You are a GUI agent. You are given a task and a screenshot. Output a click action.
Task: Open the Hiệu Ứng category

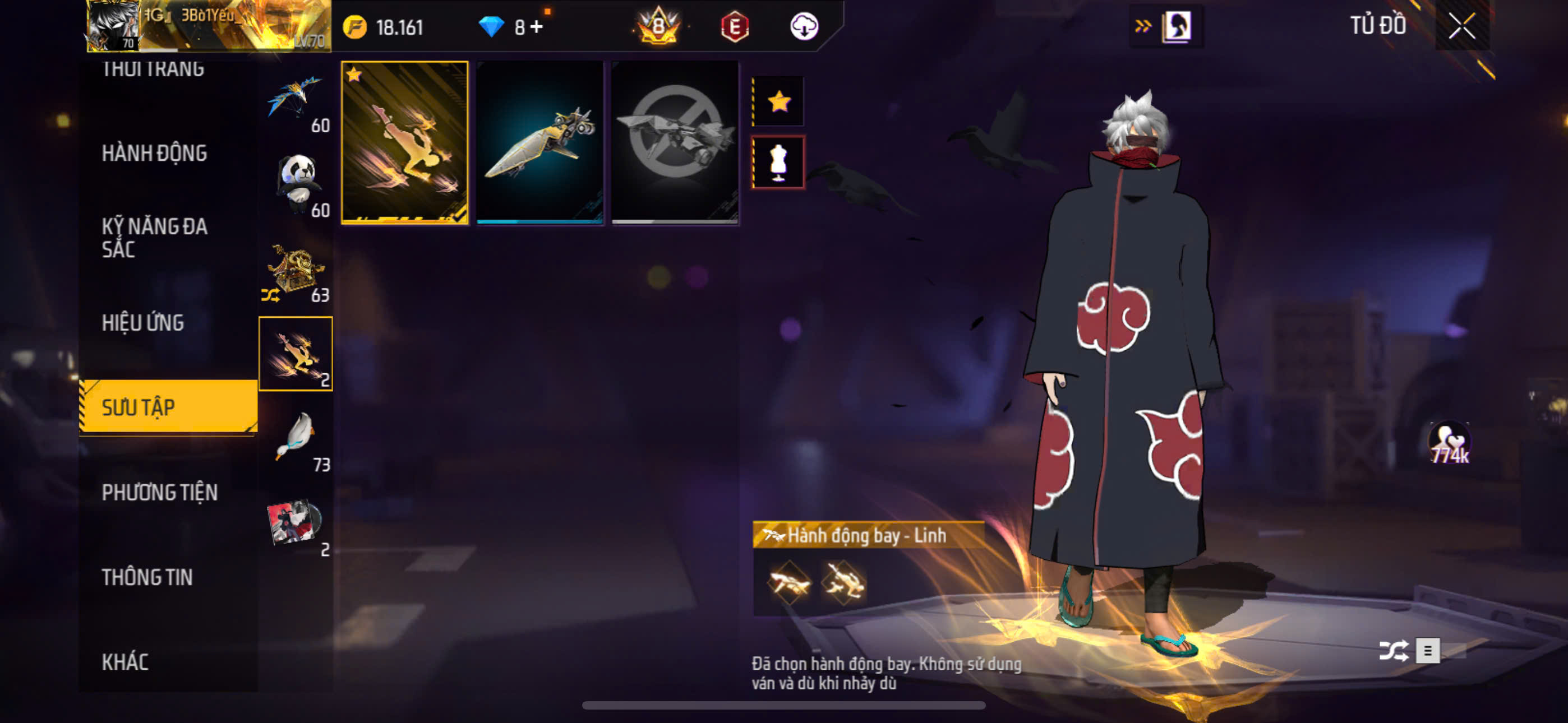tap(142, 323)
